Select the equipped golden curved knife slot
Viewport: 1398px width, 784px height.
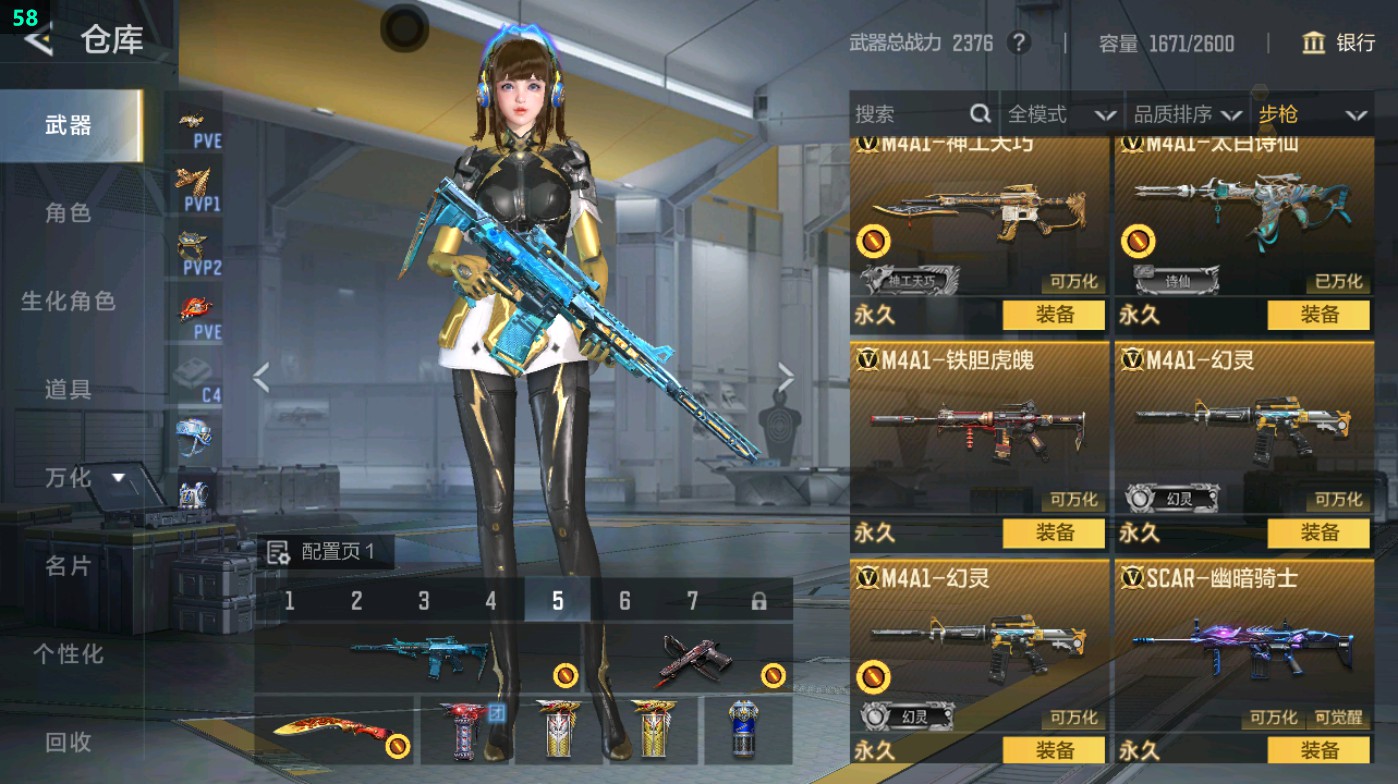pos(334,731)
